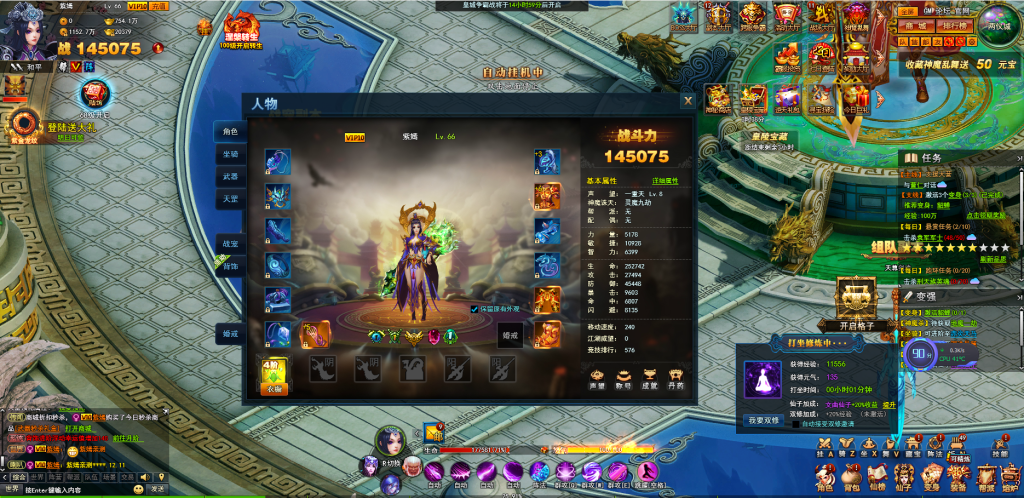This screenshot has width=1024, height=498.
Task: Toggle the 自动接受双修邀请 checkbox
Action: (795, 424)
